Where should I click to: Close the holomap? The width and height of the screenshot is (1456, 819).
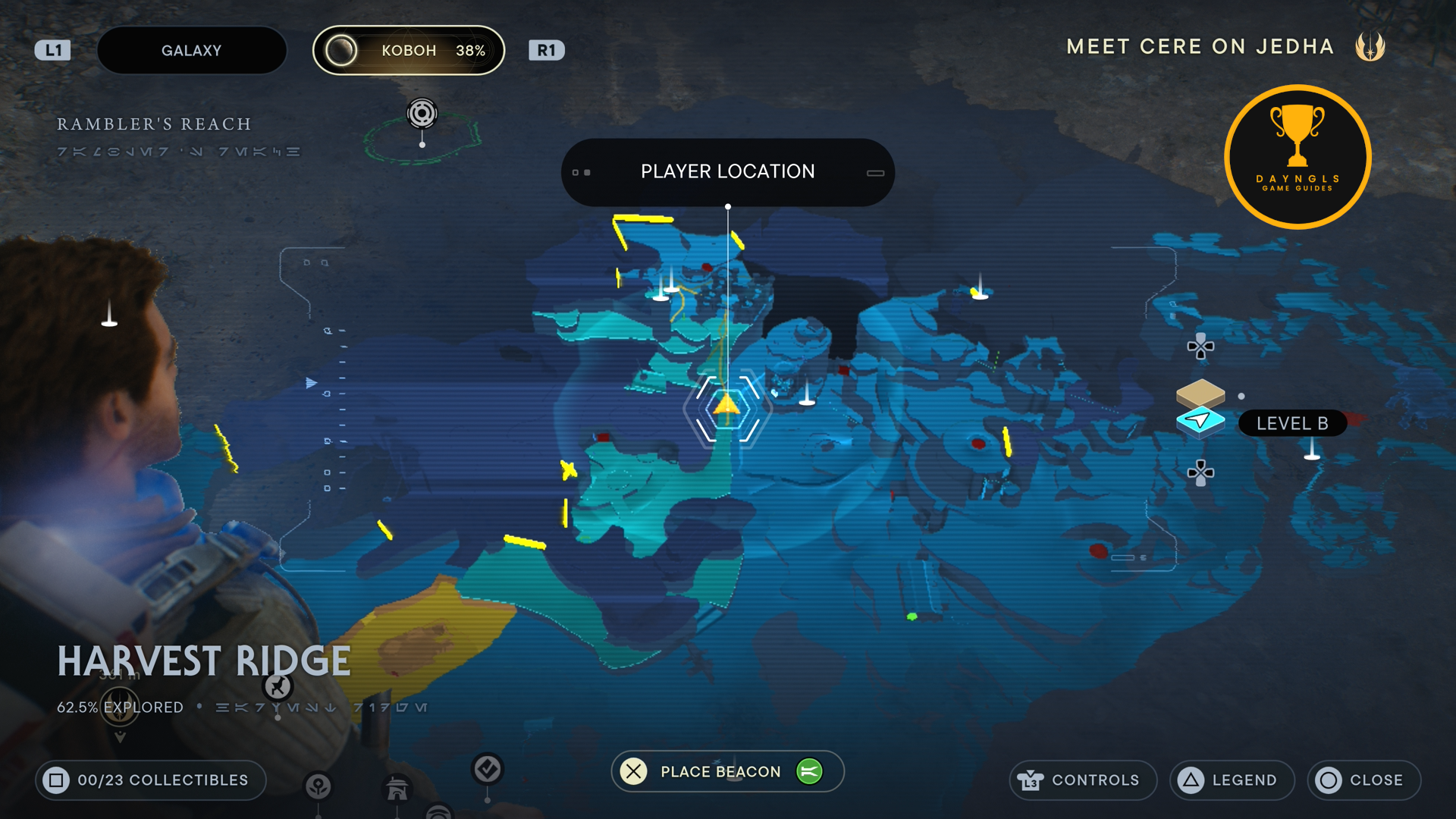click(1363, 780)
